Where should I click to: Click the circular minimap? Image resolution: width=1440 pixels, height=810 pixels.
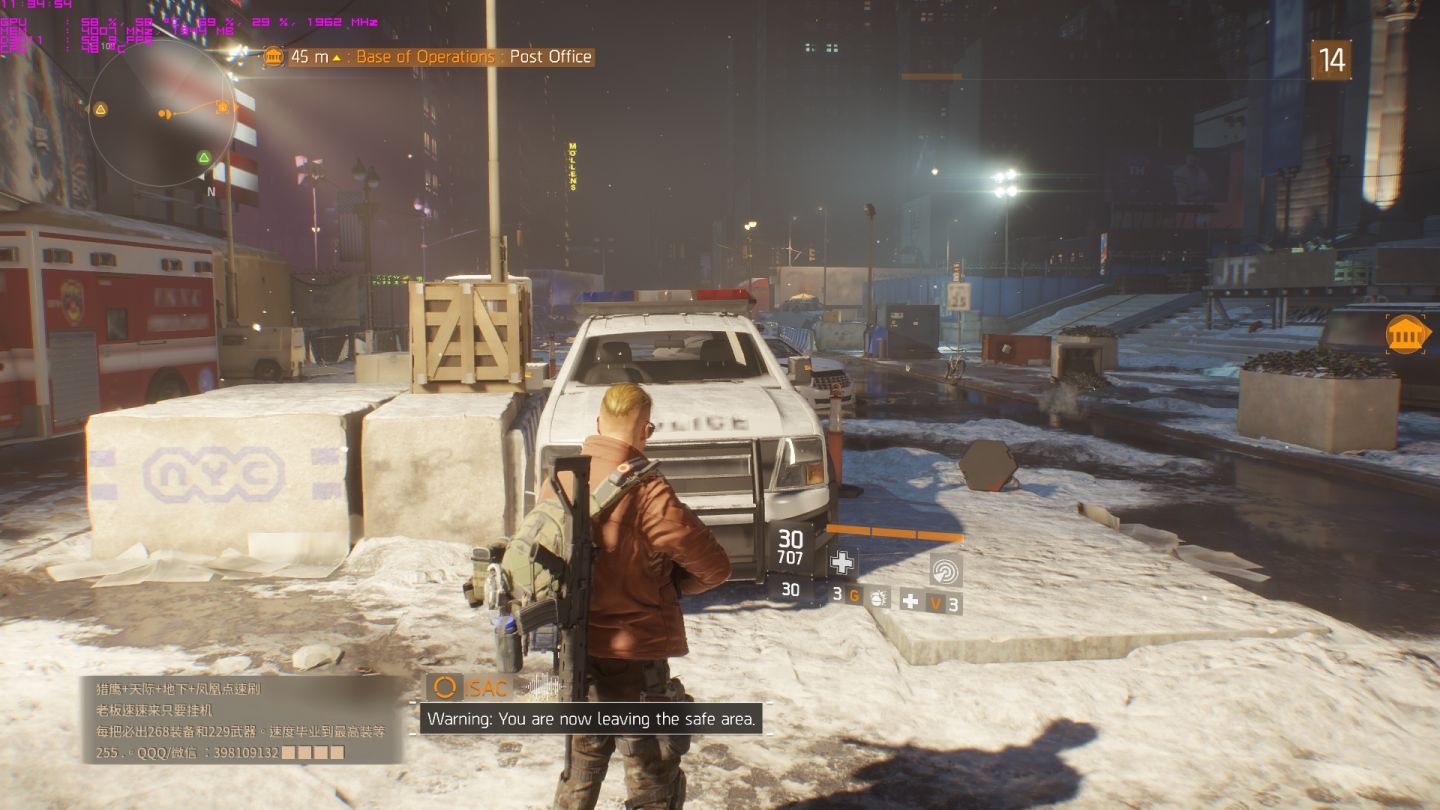[162, 112]
